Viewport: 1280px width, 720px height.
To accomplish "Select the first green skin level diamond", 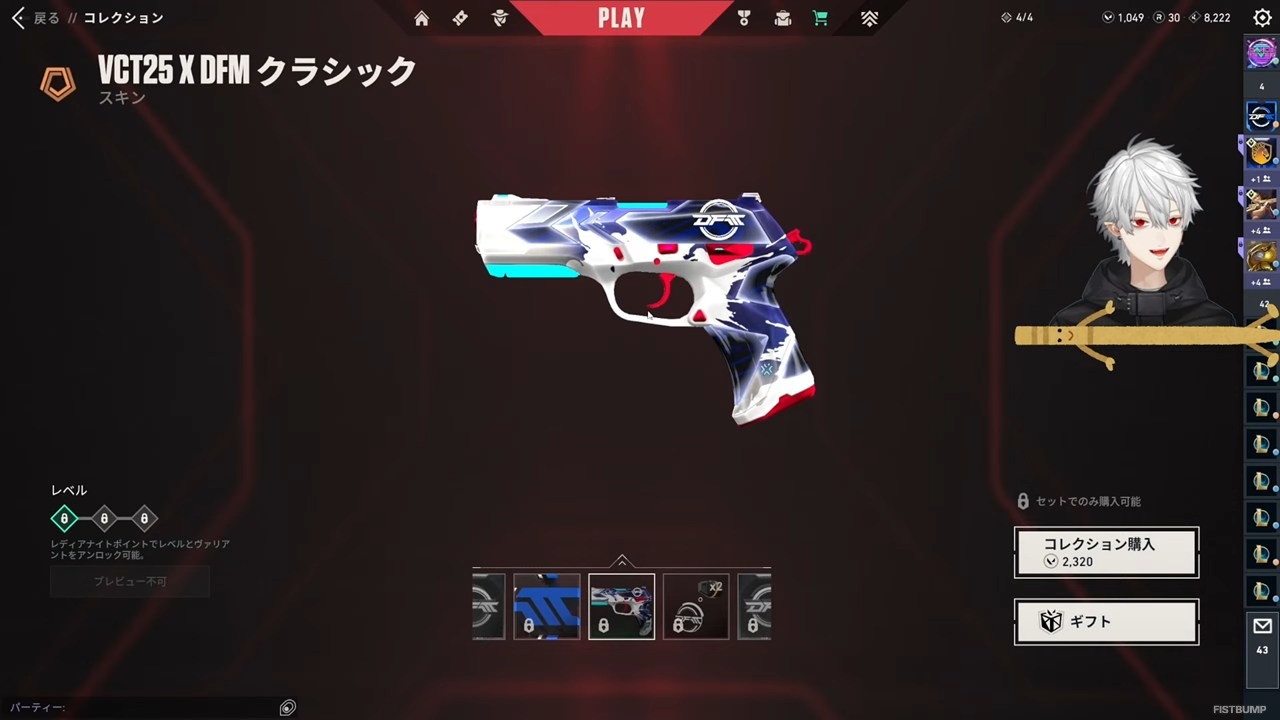I will pyautogui.click(x=64, y=519).
